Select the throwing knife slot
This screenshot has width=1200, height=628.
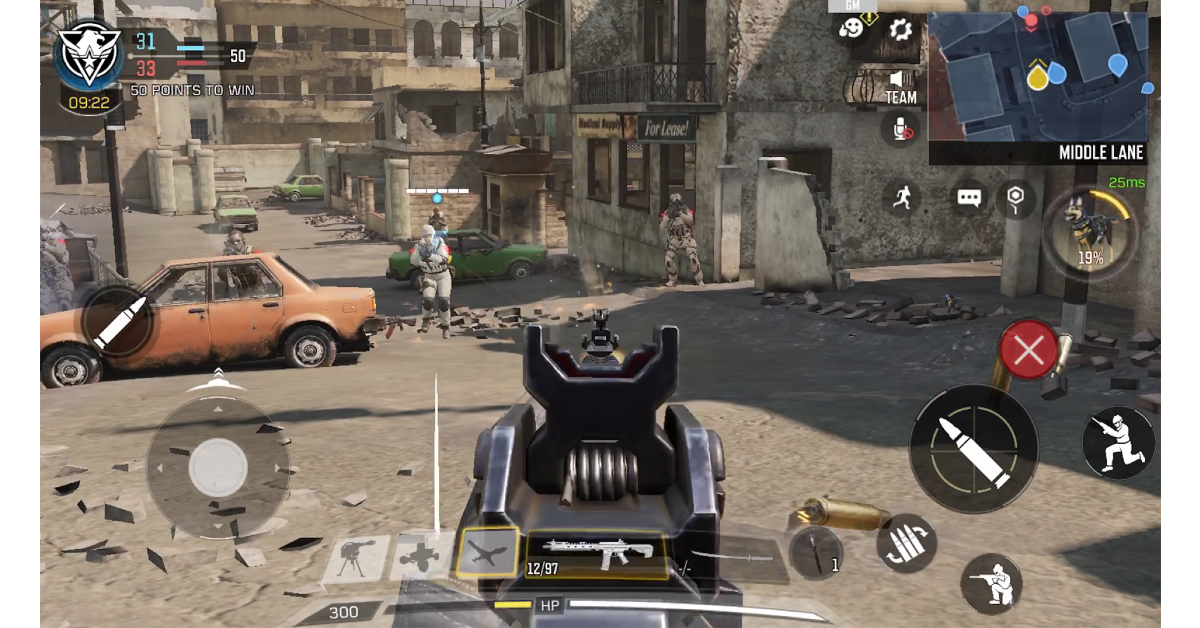click(x=815, y=552)
